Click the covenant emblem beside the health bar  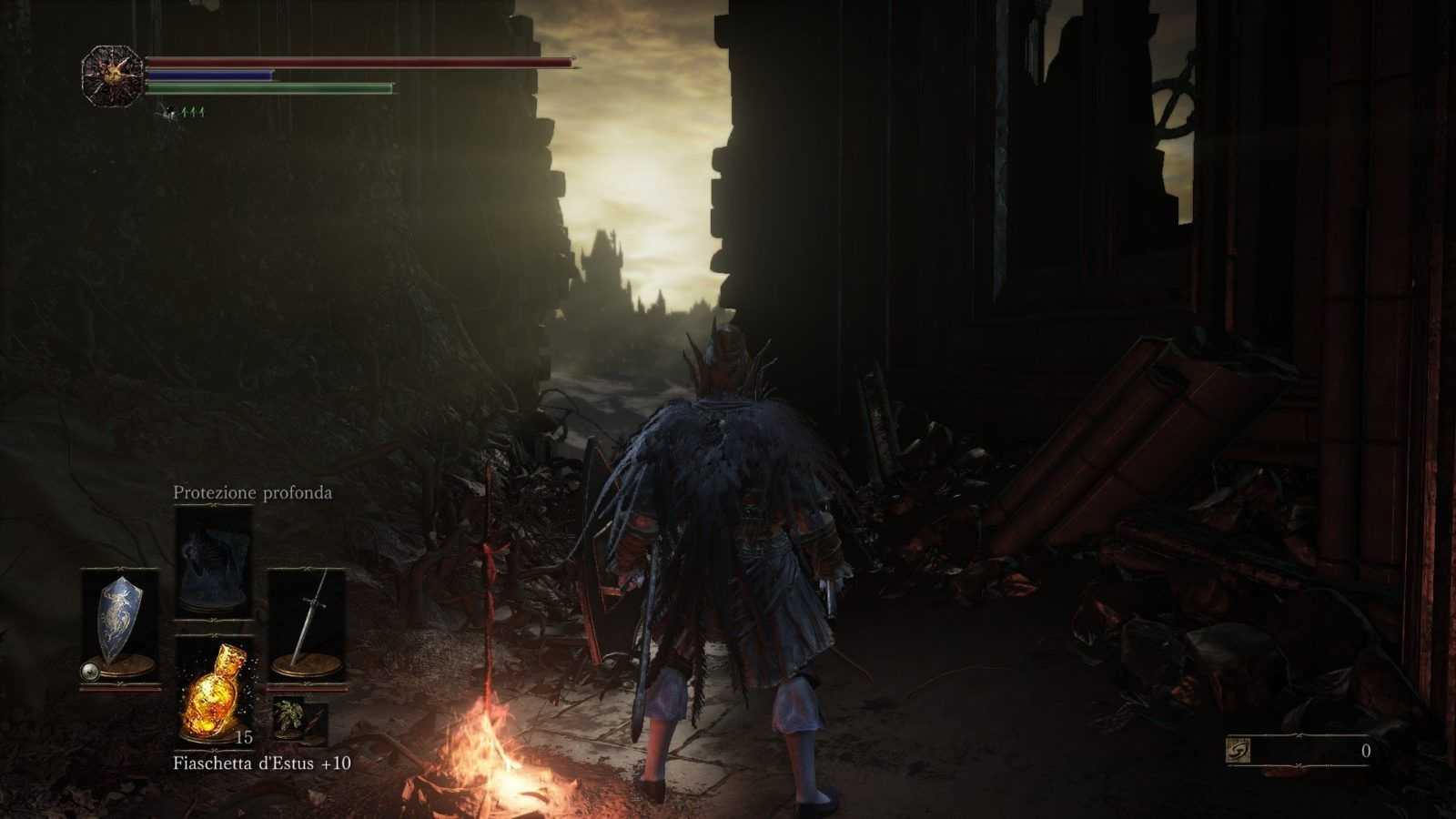coord(113,76)
